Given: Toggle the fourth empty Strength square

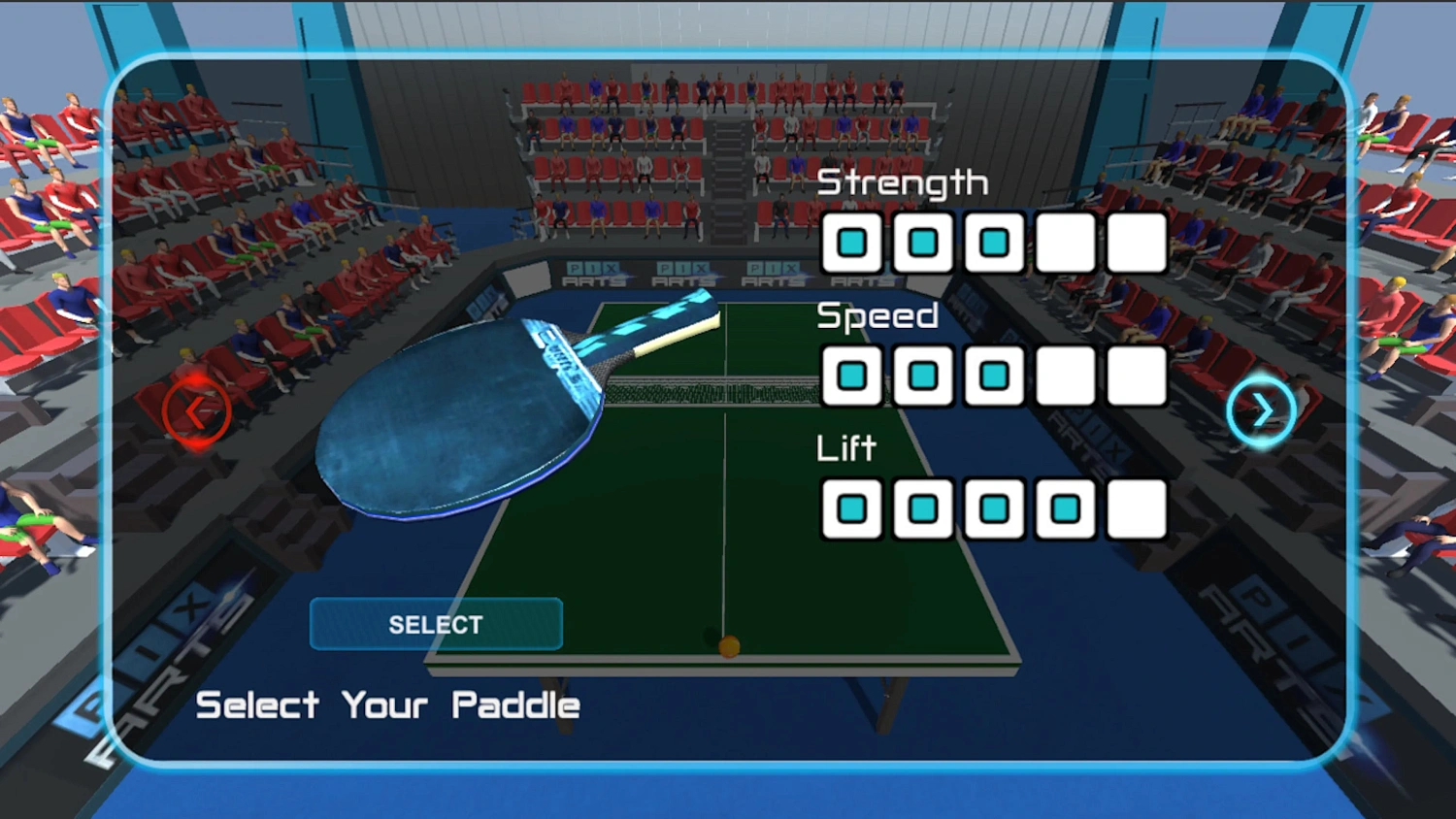Looking at the screenshot, I should [x=1065, y=244].
